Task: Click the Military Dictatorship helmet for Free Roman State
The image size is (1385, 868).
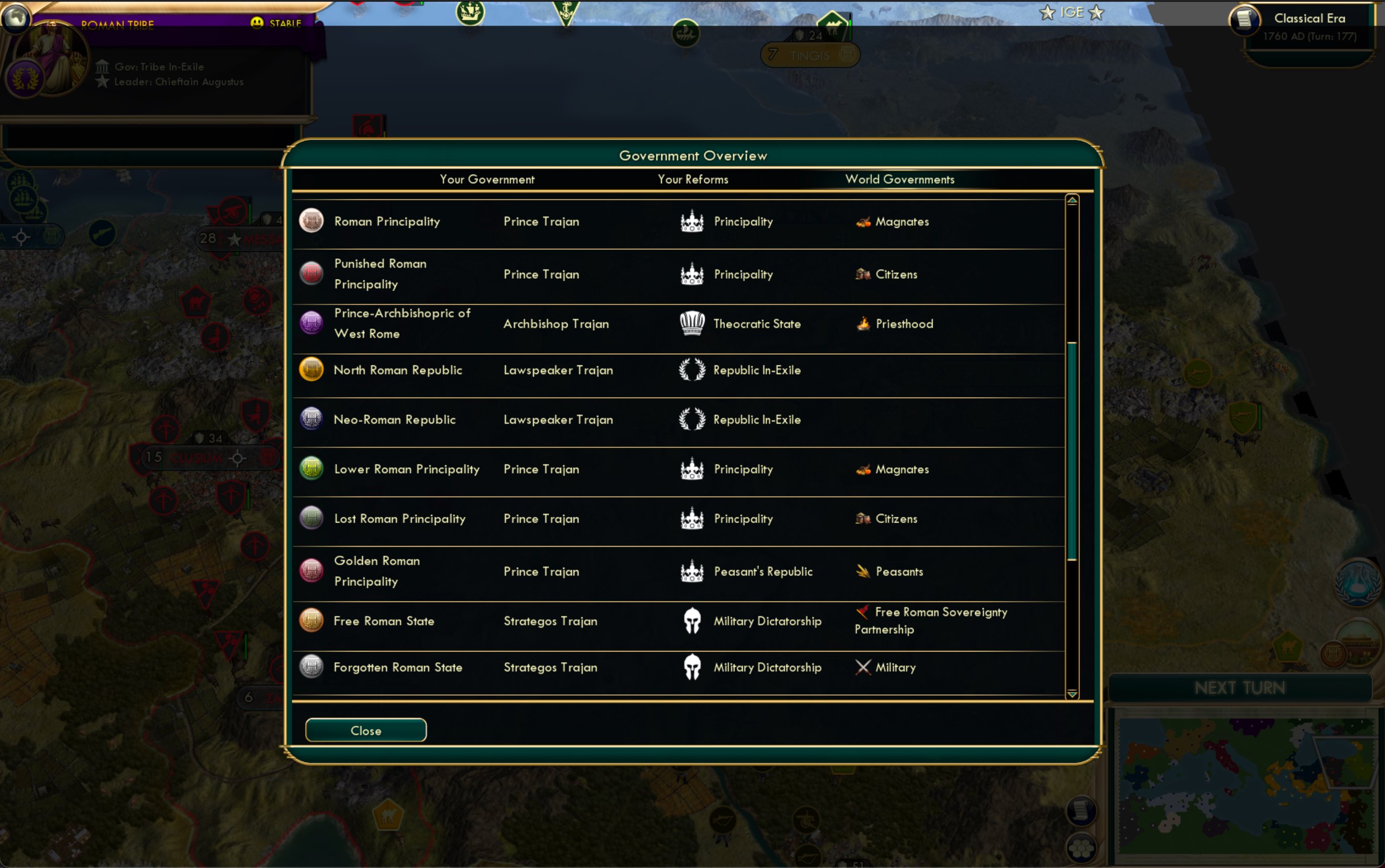Action: coord(692,621)
